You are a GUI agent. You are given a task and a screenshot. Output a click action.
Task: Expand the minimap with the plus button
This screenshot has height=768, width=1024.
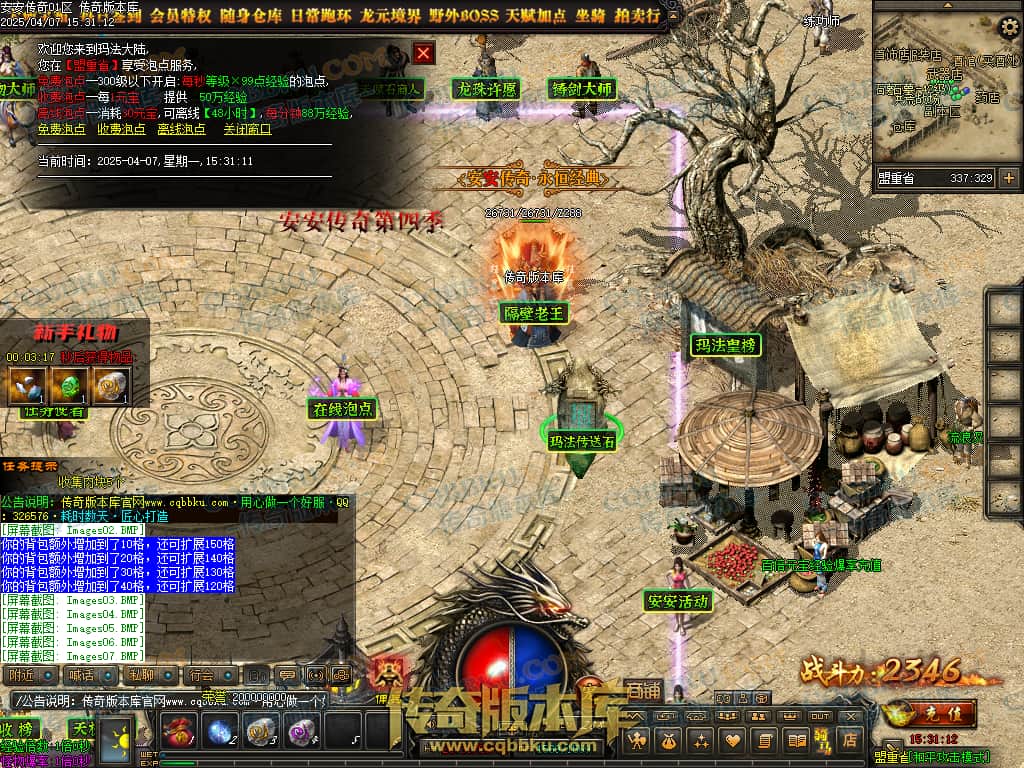[x=1008, y=179]
